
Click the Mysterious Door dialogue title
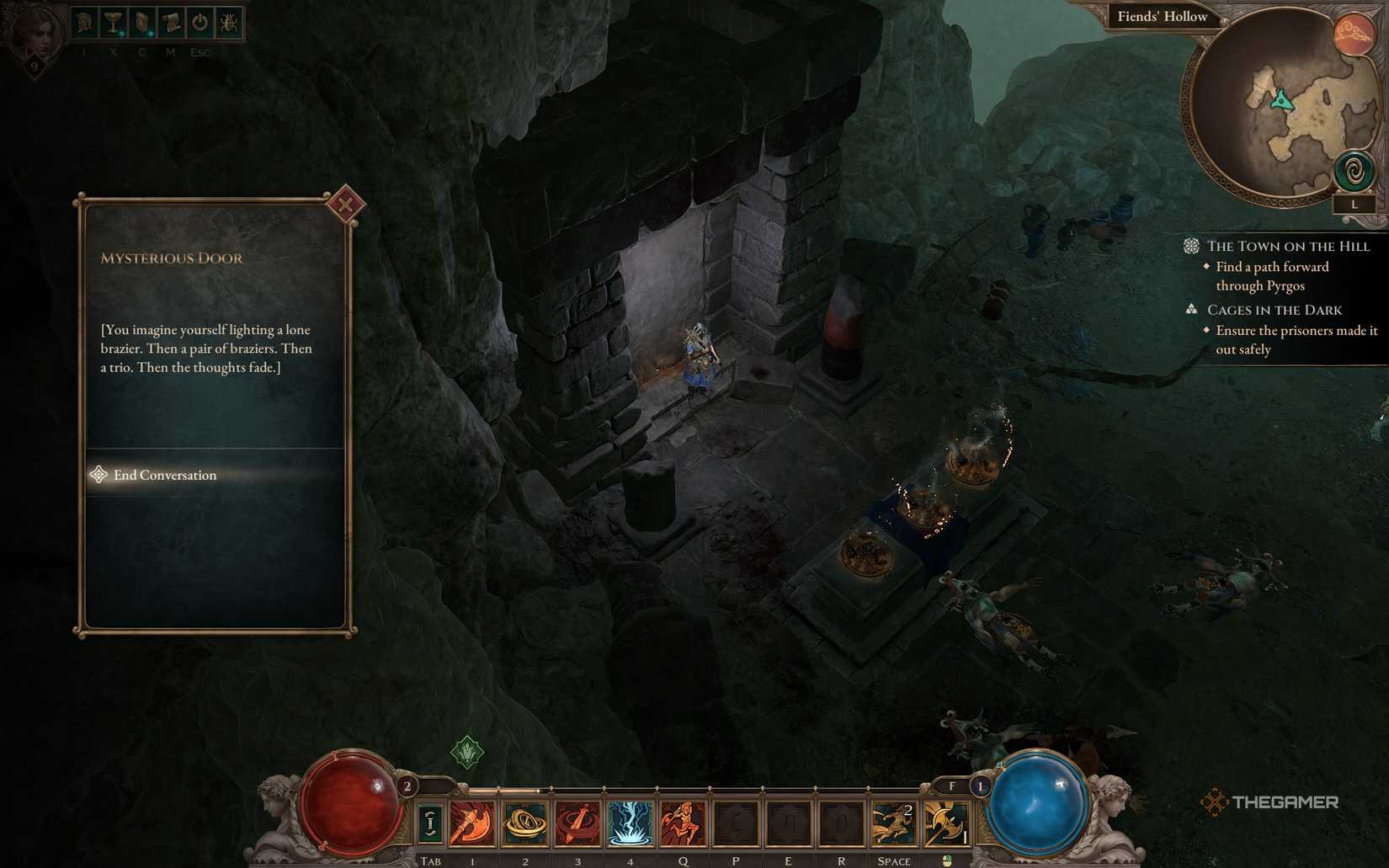172,258
